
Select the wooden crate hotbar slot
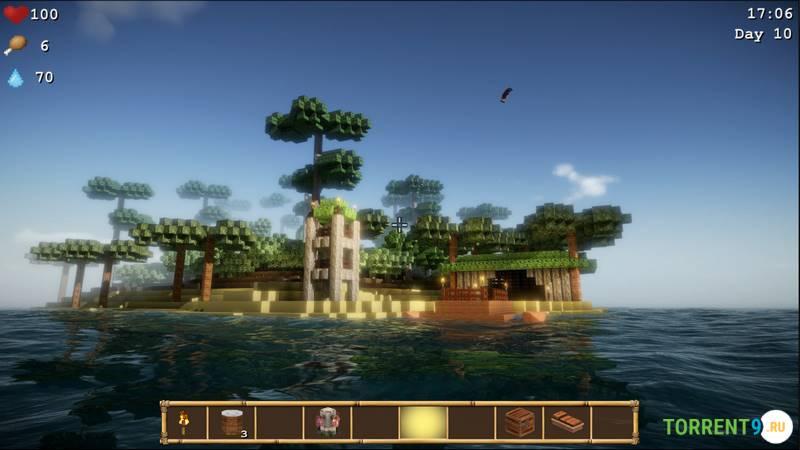point(519,423)
